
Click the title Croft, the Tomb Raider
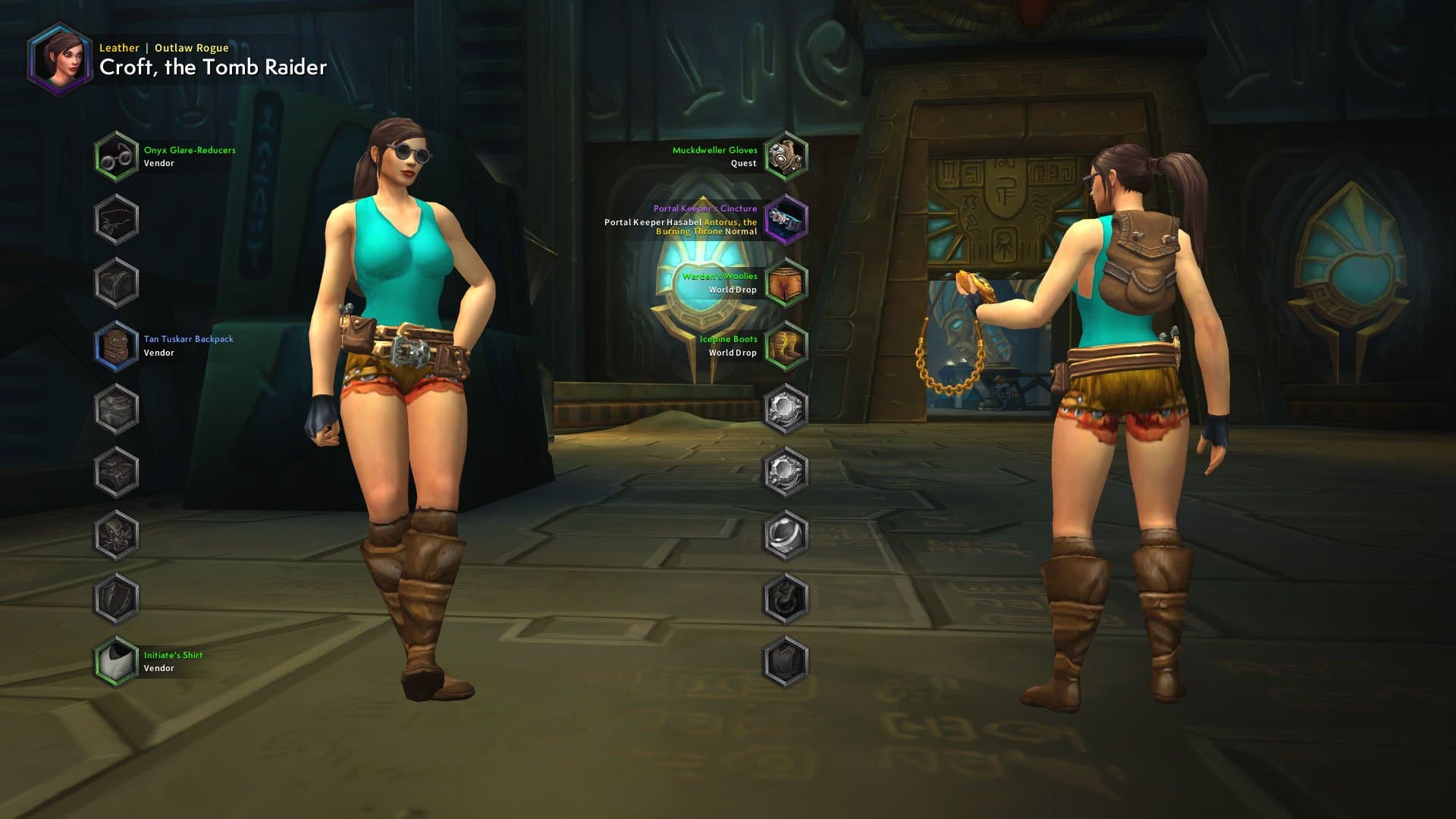click(x=211, y=67)
